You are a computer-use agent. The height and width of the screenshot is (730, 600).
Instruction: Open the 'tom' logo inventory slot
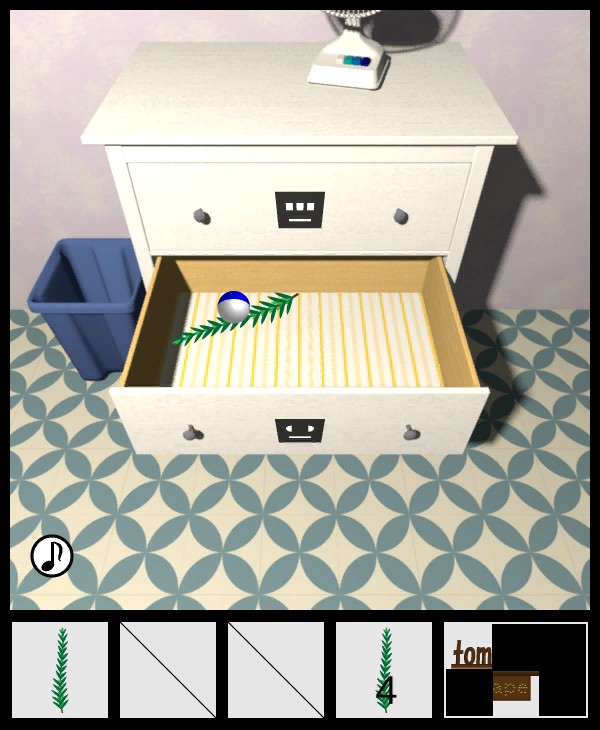[515, 670]
